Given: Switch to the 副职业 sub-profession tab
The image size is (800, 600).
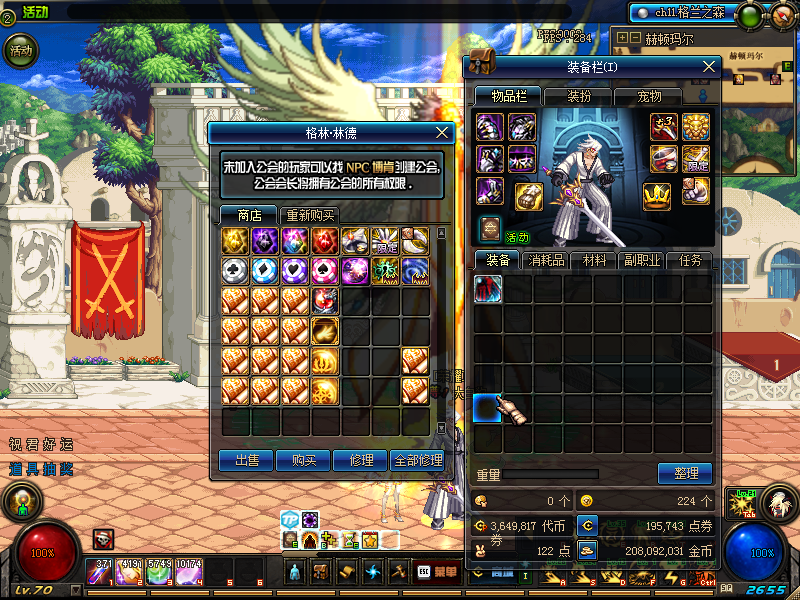Looking at the screenshot, I should click(645, 261).
